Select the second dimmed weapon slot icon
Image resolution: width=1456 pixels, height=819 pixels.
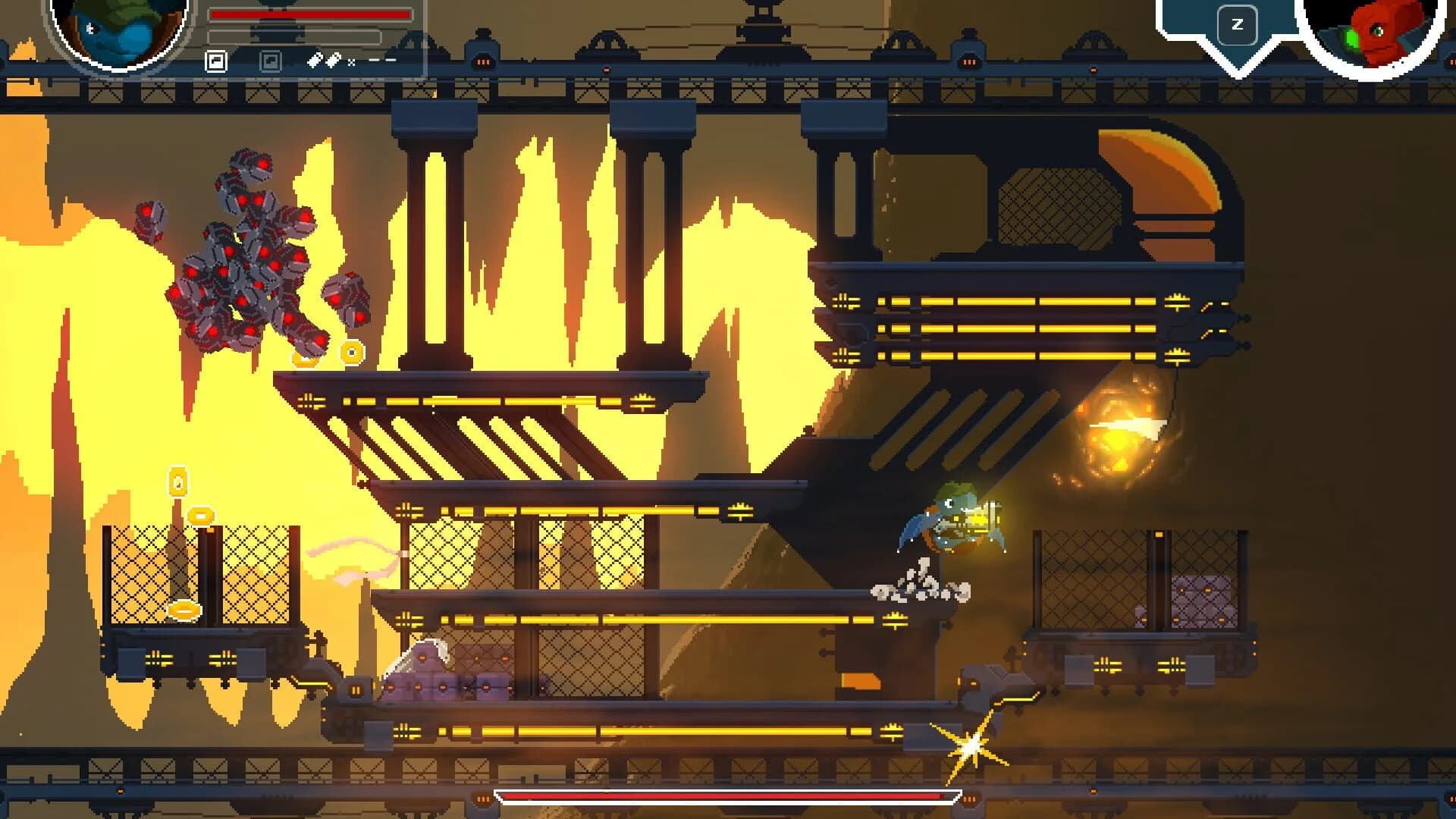(270, 61)
